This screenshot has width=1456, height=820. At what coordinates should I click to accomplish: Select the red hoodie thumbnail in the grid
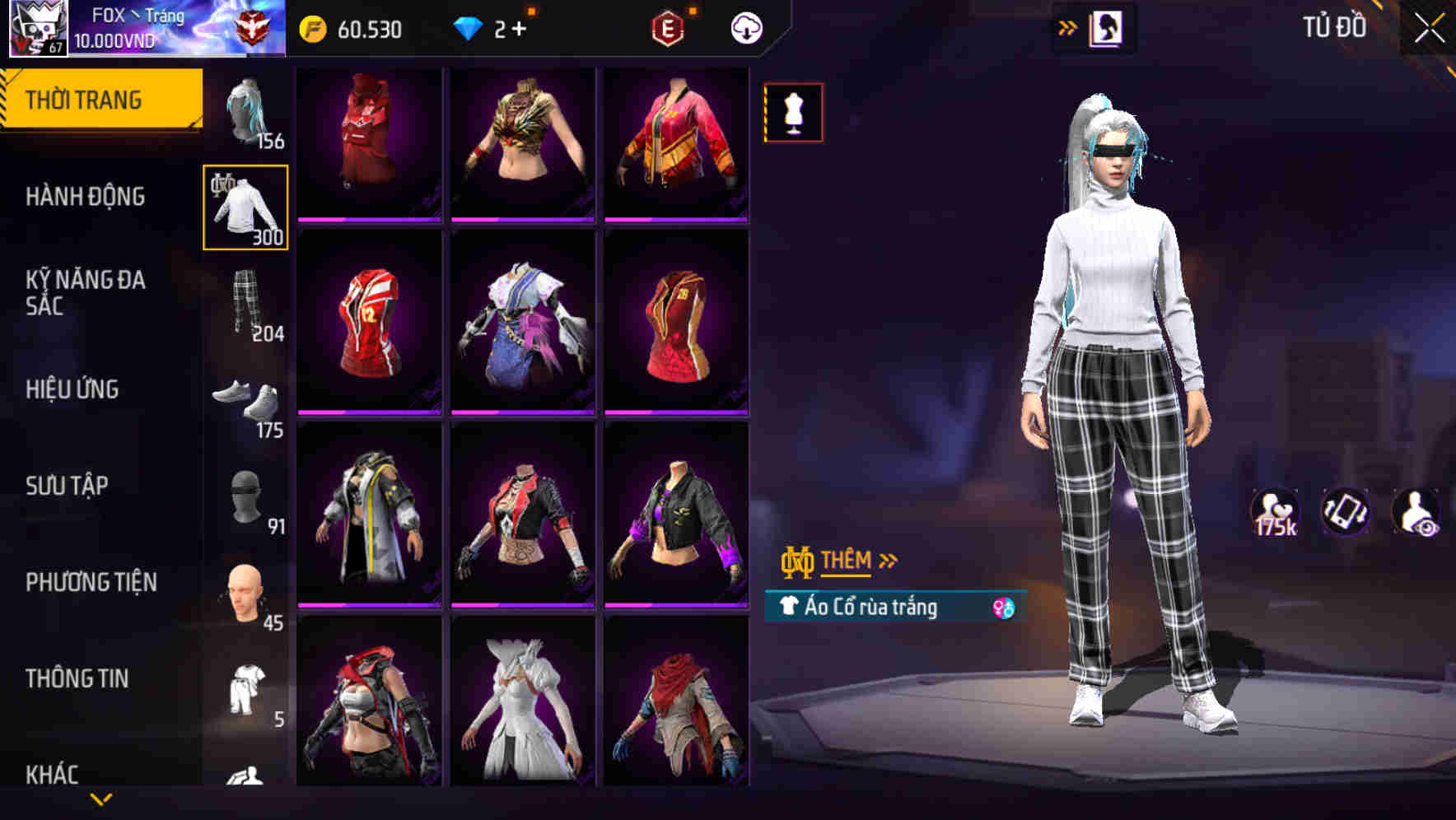pos(366,142)
